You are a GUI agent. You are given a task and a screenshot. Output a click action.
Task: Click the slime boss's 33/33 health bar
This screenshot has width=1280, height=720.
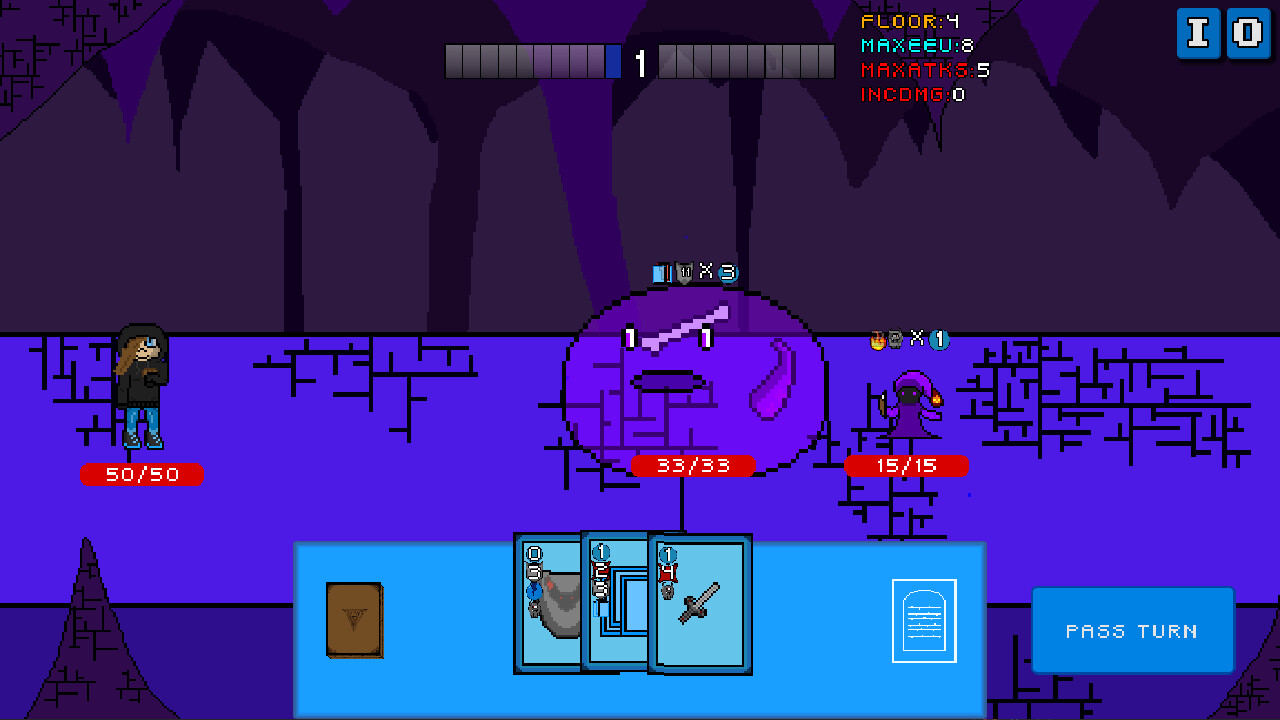tap(693, 466)
